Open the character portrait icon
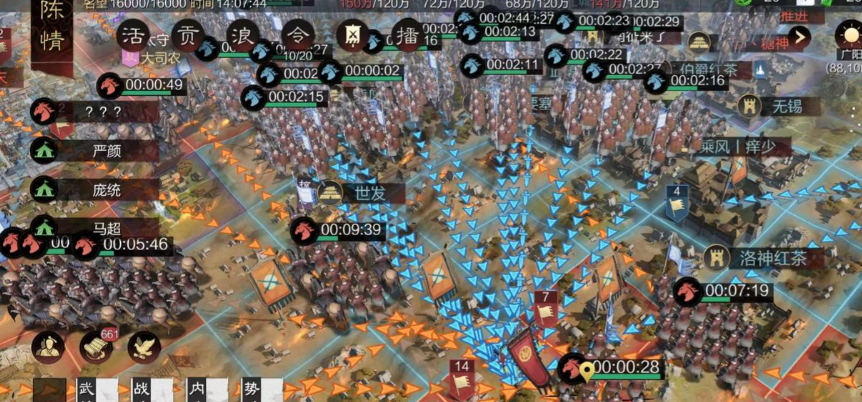Image resolution: width=862 pixels, height=402 pixels. click(x=47, y=347)
